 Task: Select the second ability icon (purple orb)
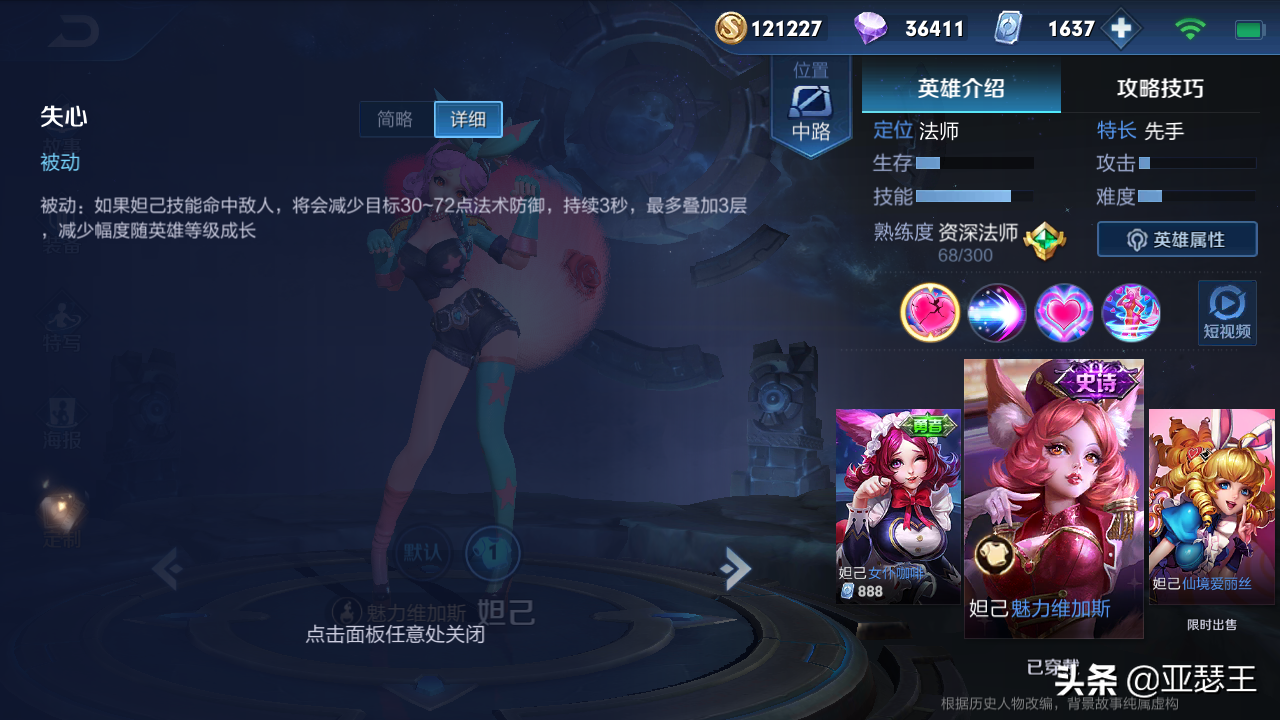996,313
